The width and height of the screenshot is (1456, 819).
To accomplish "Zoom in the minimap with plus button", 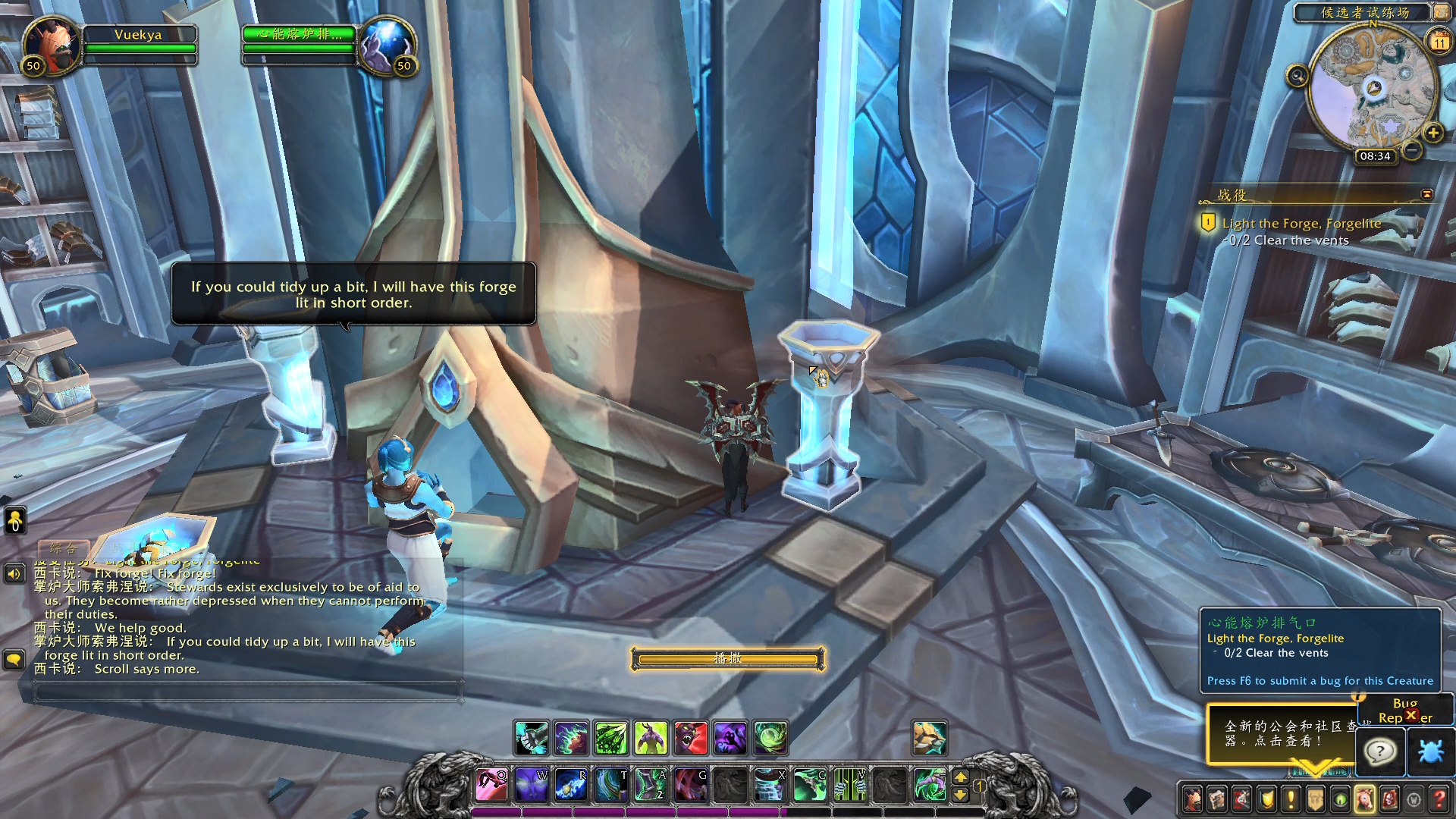I will (1432, 133).
